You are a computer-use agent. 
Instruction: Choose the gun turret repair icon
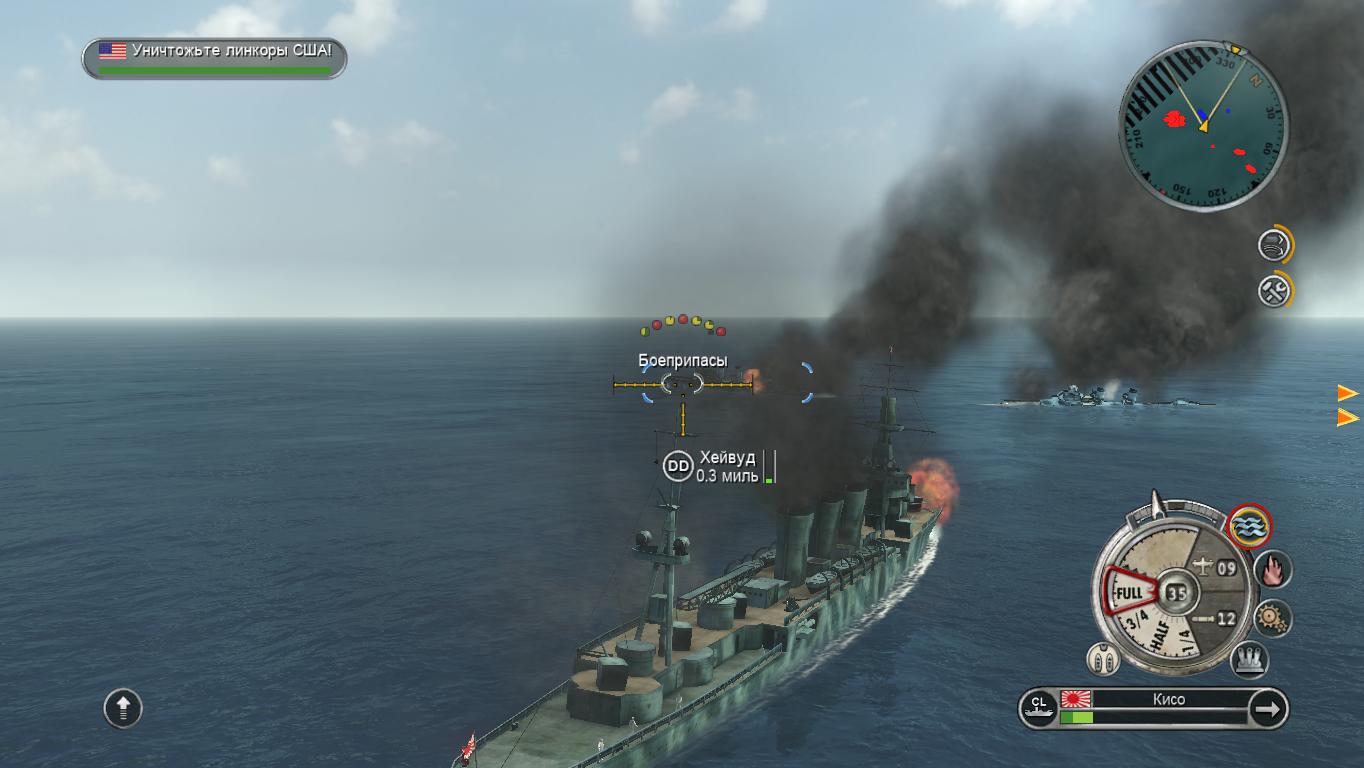coord(1249,659)
